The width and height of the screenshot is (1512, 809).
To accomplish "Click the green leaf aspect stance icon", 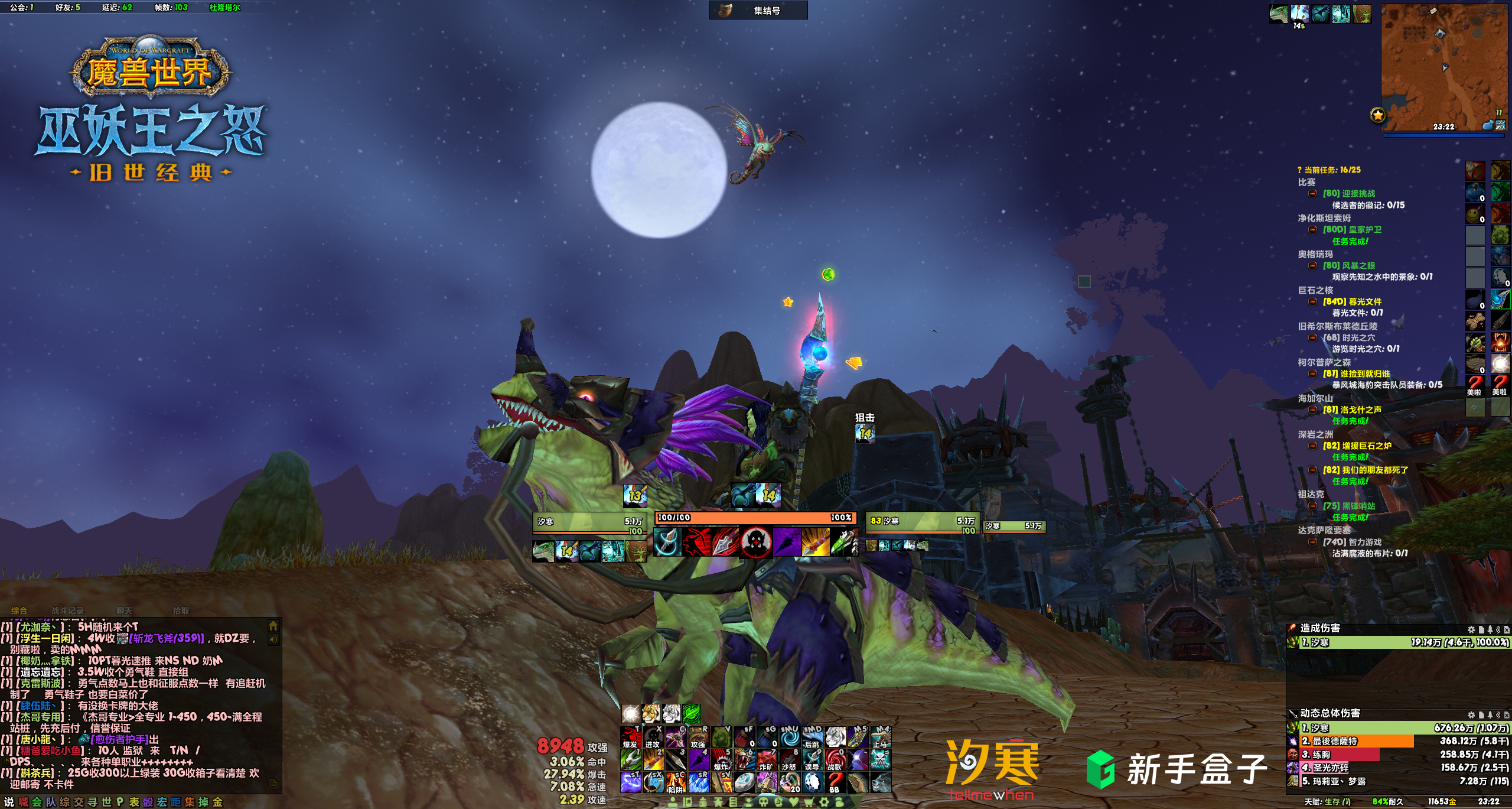I will coord(692,713).
